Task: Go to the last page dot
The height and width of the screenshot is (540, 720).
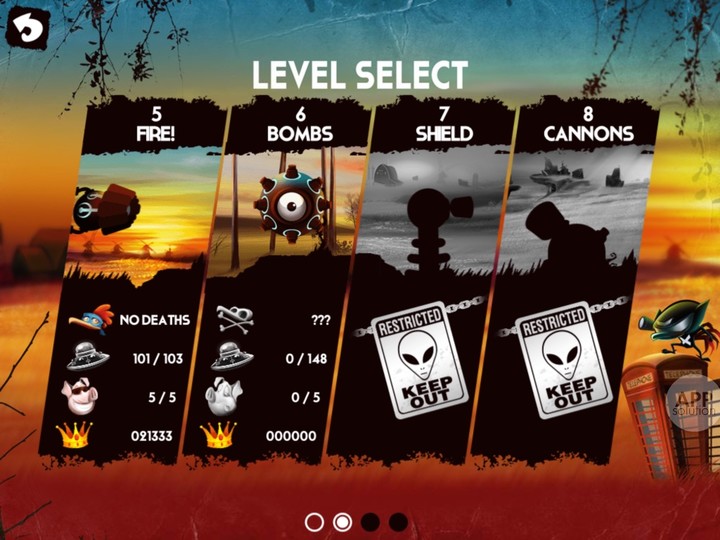Action: [398, 522]
